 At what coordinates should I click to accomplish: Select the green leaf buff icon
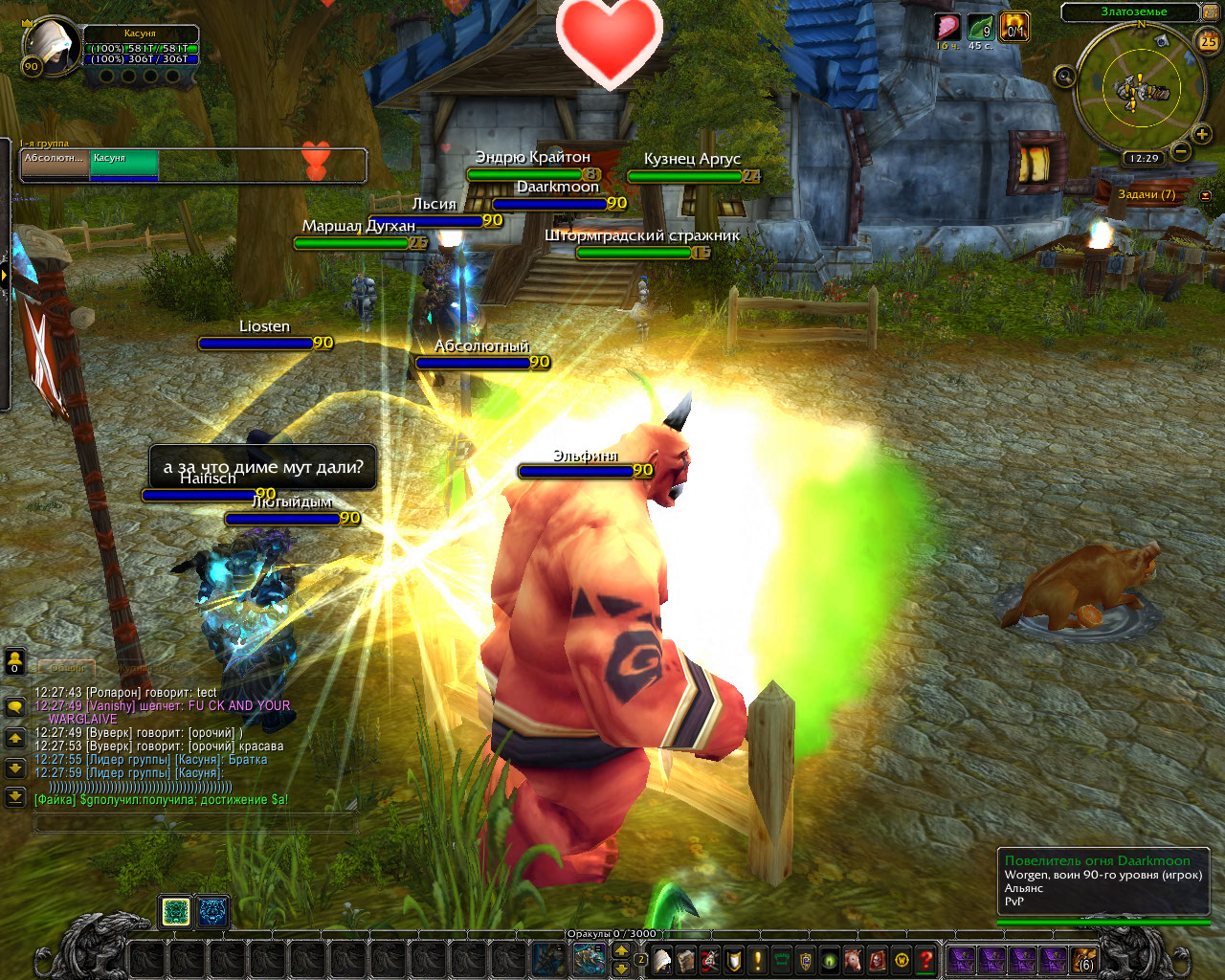[x=980, y=27]
